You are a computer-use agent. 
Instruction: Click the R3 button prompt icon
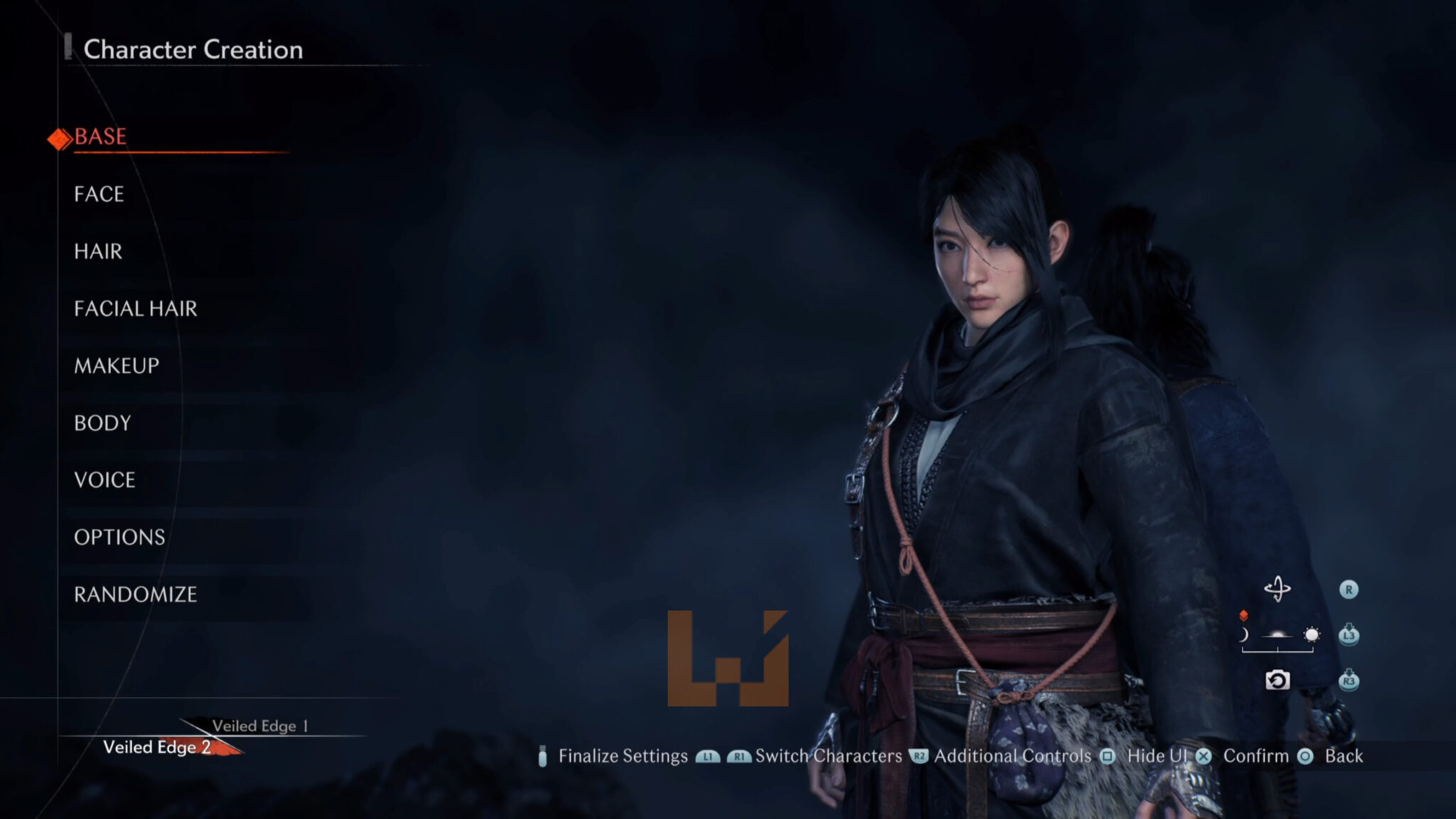coord(1349,680)
